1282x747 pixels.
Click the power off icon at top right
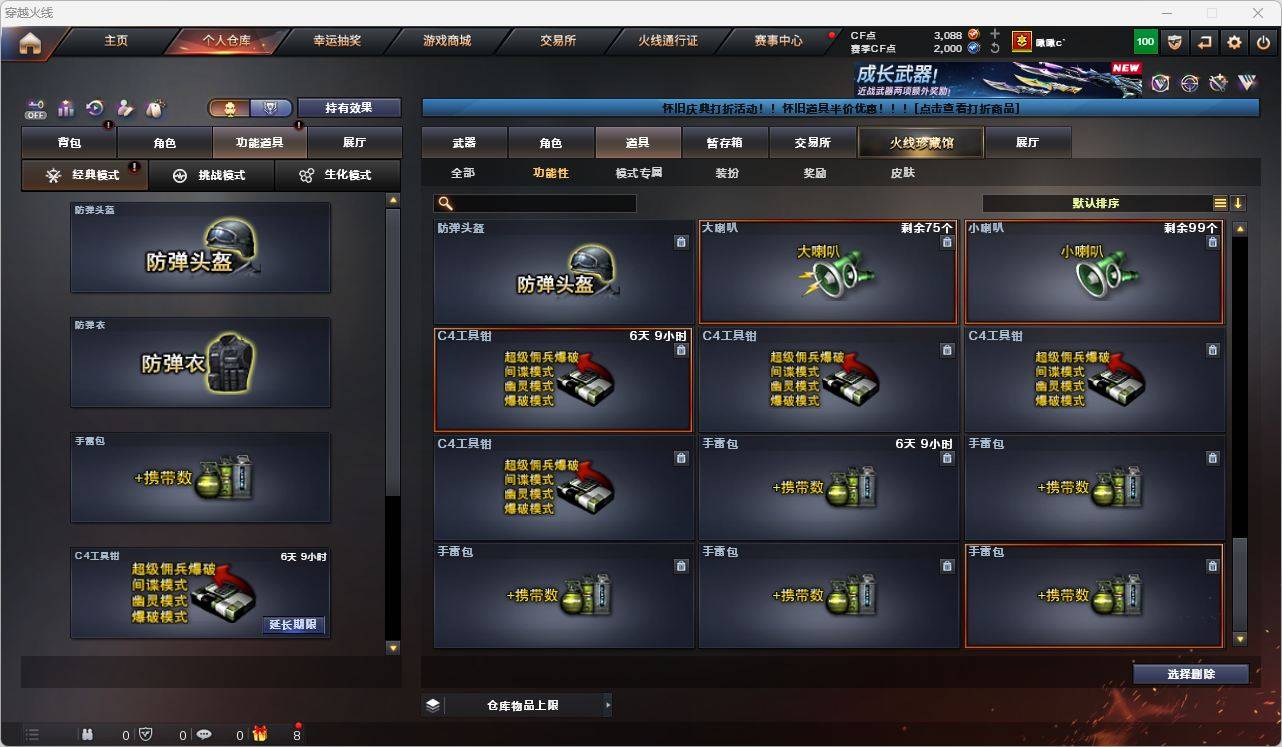pyautogui.click(x=1263, y=41)
